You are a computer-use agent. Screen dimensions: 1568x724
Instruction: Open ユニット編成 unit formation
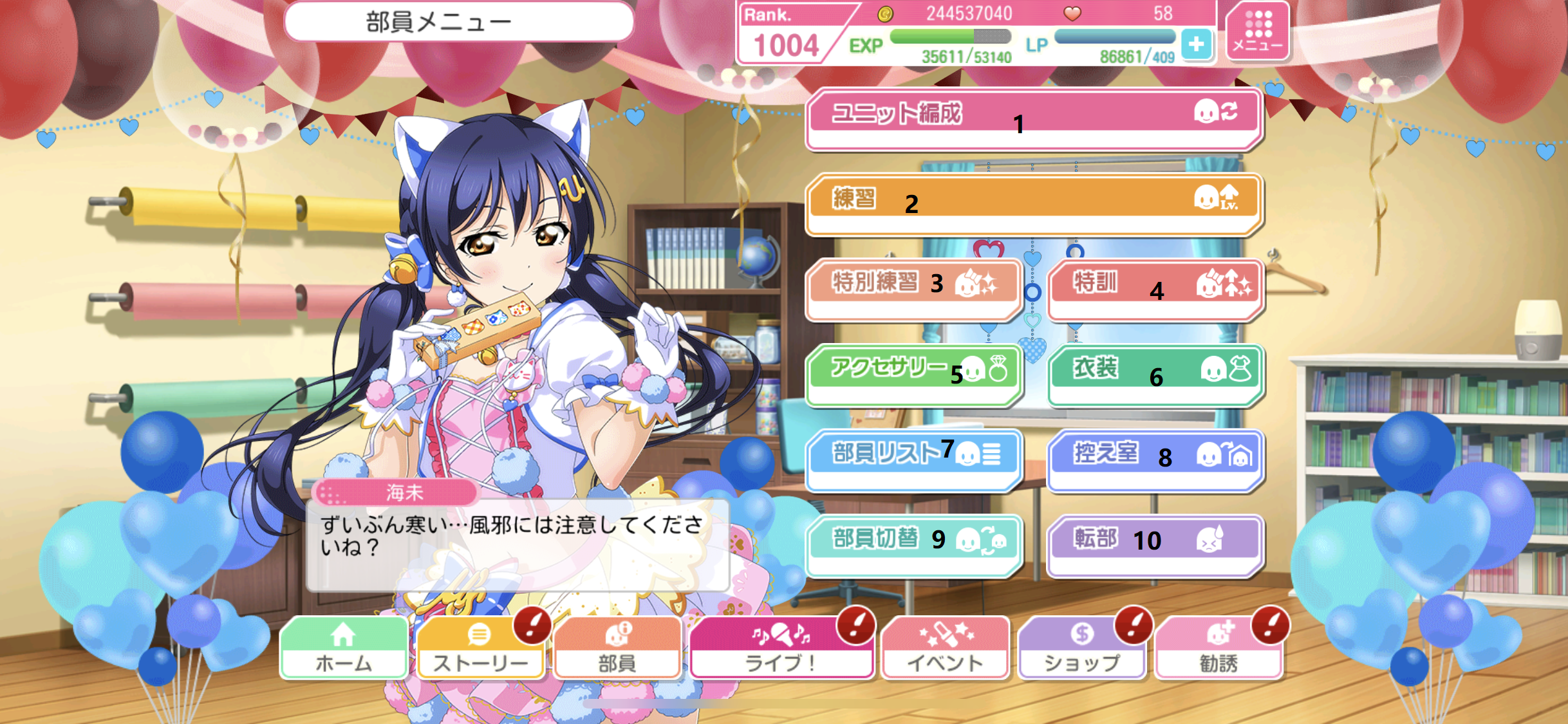pyautogui.click(x=1033, y=119)
